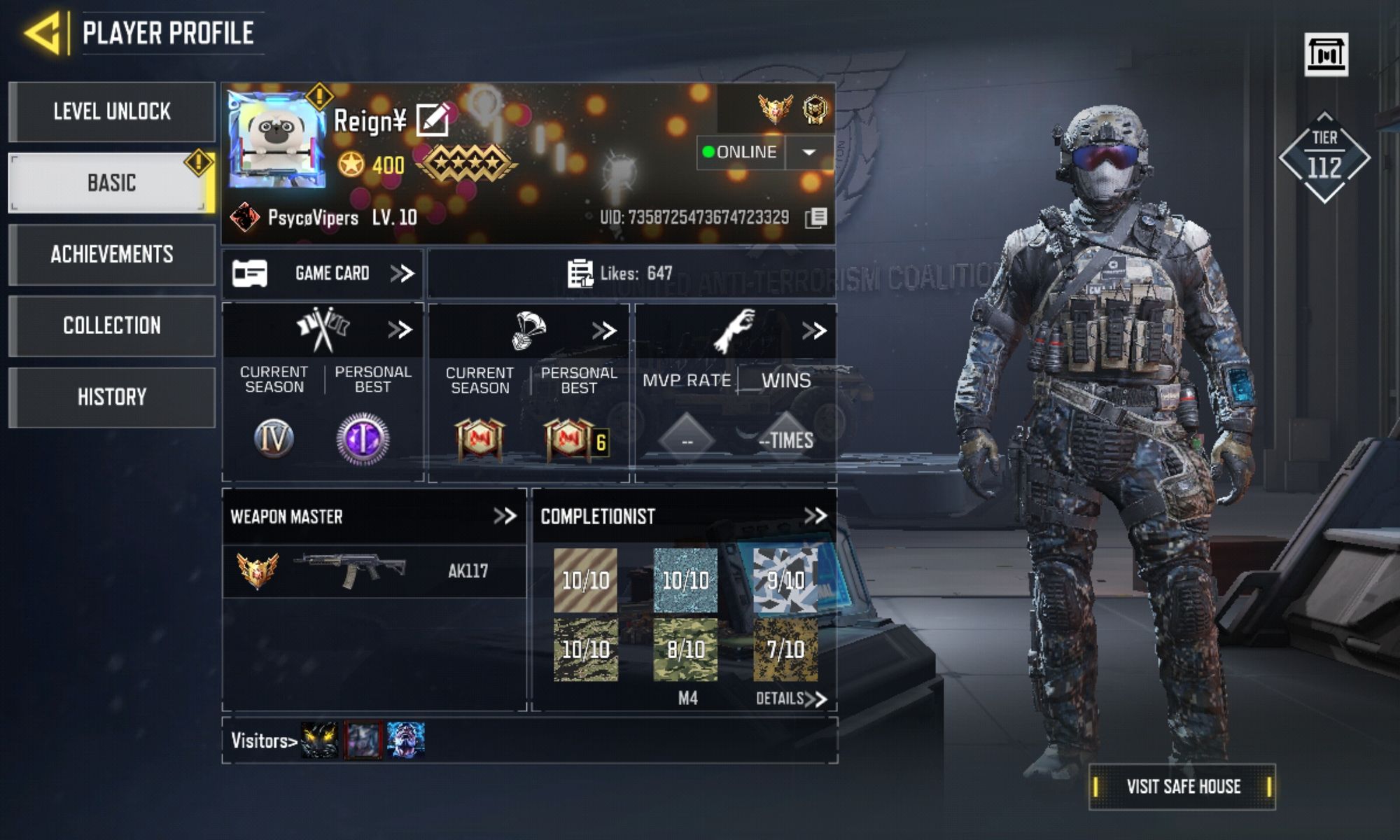Visit the Safe House
This screenshot has width=1400, height=840.
[1183, 787]
